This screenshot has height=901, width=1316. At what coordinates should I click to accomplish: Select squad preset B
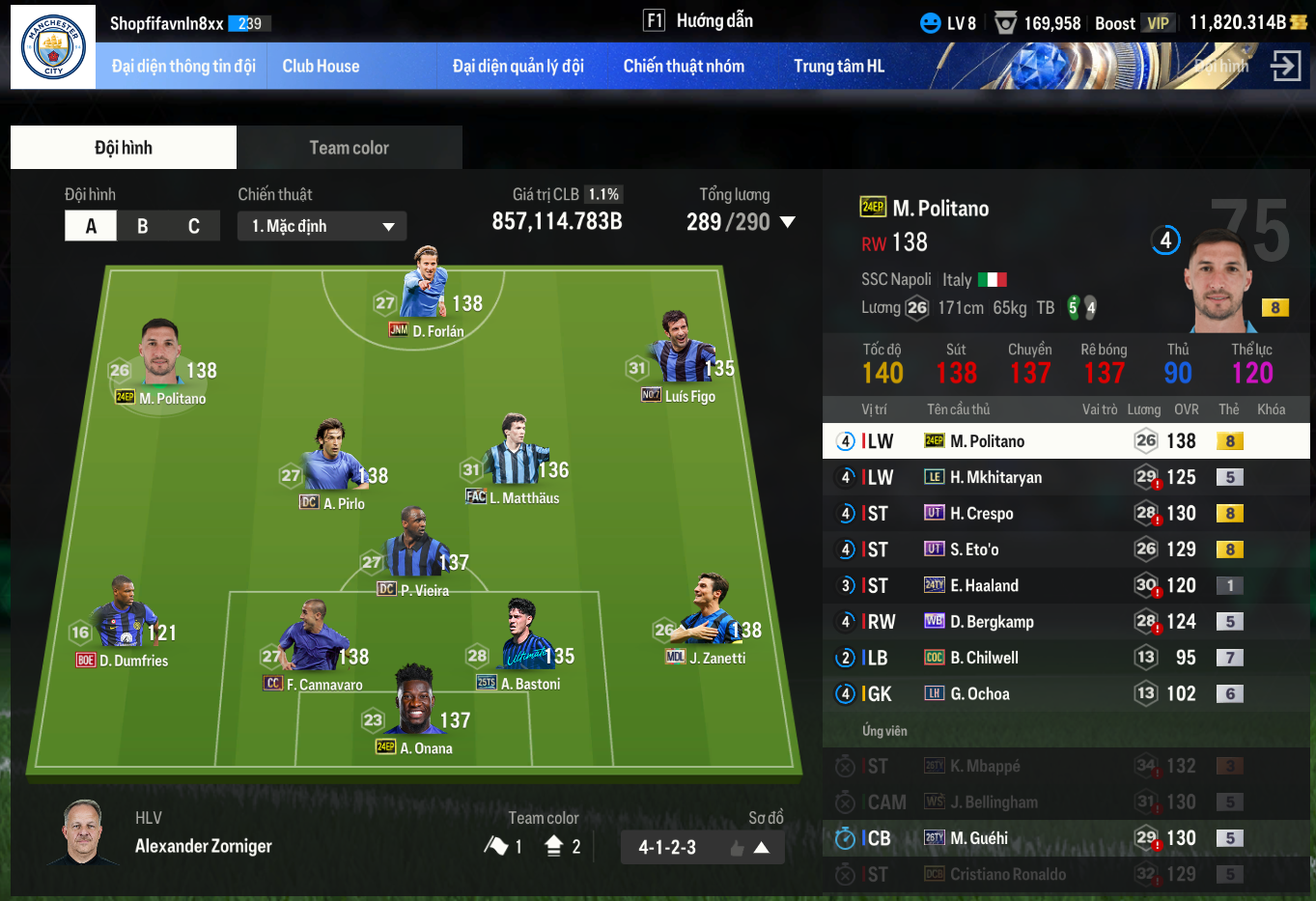pos(143,226)
